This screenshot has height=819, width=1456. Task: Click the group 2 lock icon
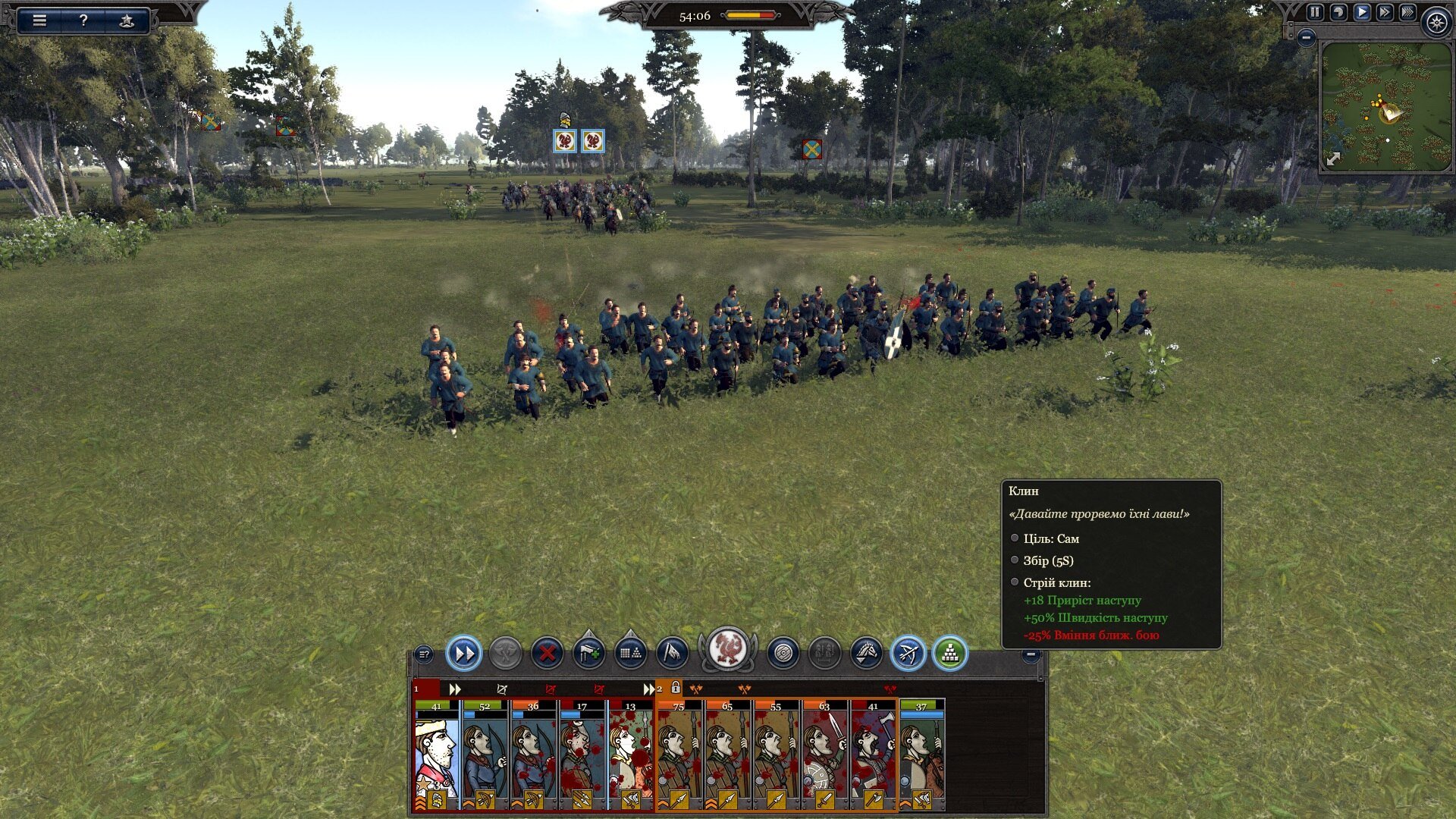tap(676, 688)
